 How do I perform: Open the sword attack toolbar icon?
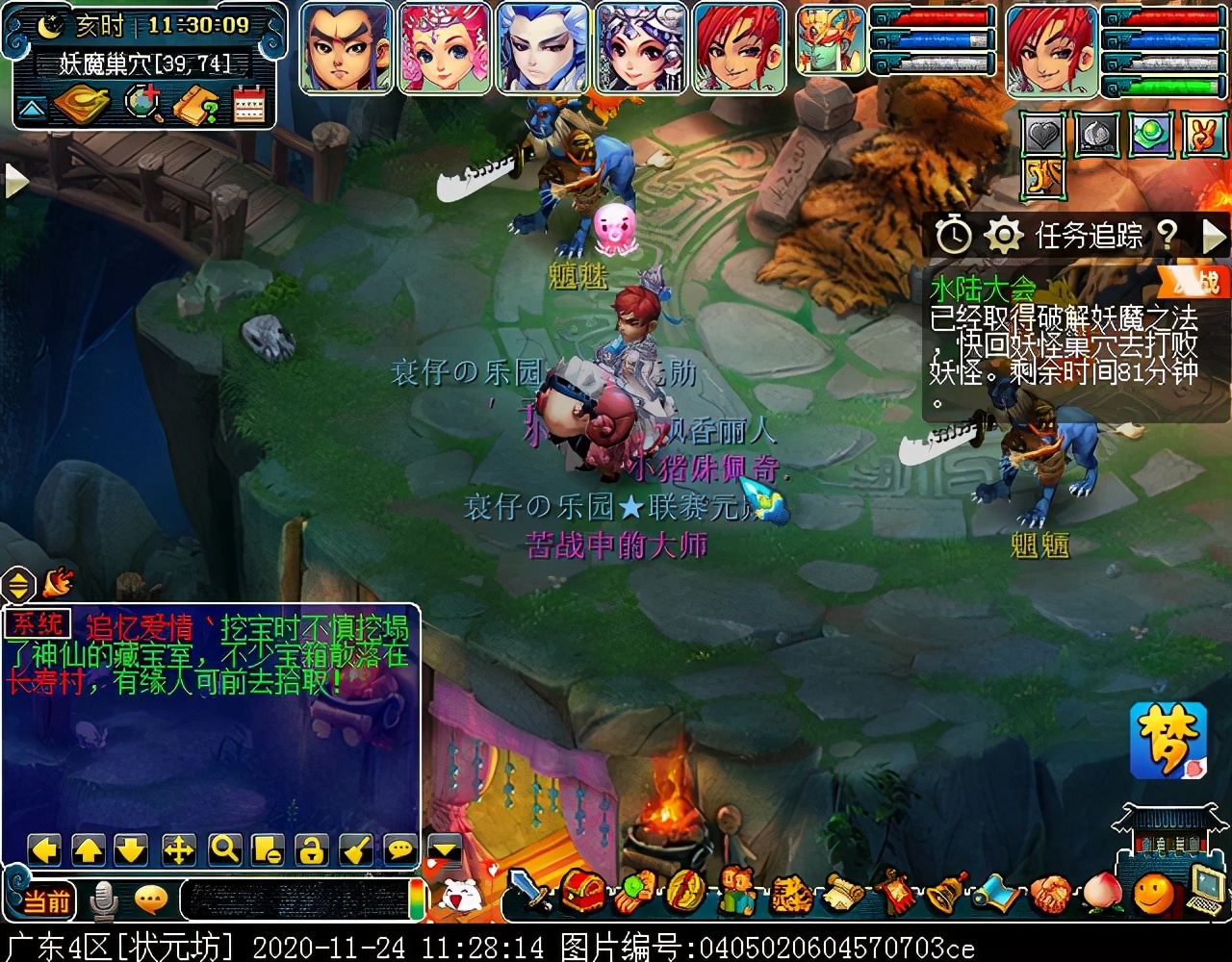point(529,892)
